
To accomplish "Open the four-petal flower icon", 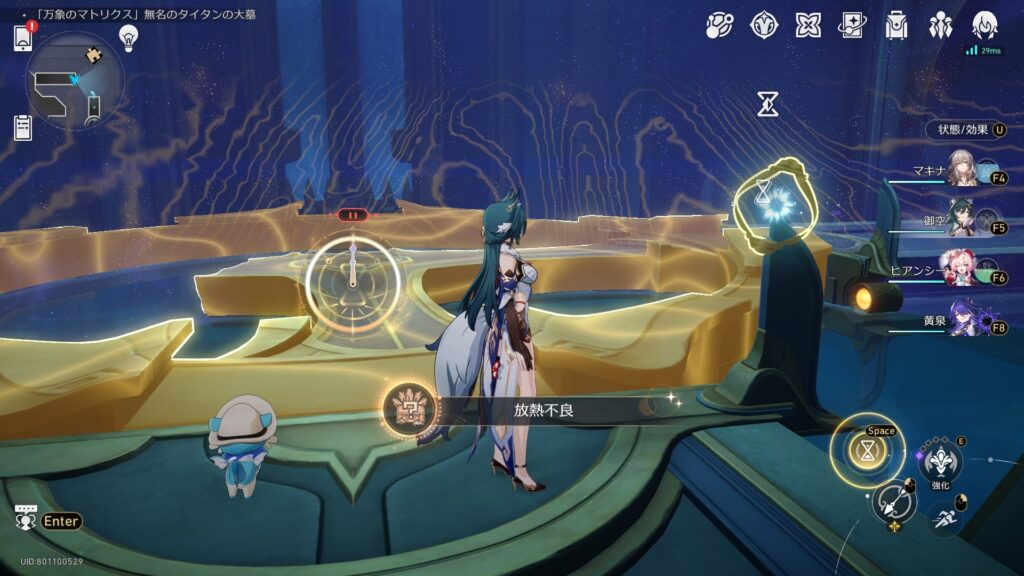I will pyautogui.click(x=809, y=25).
